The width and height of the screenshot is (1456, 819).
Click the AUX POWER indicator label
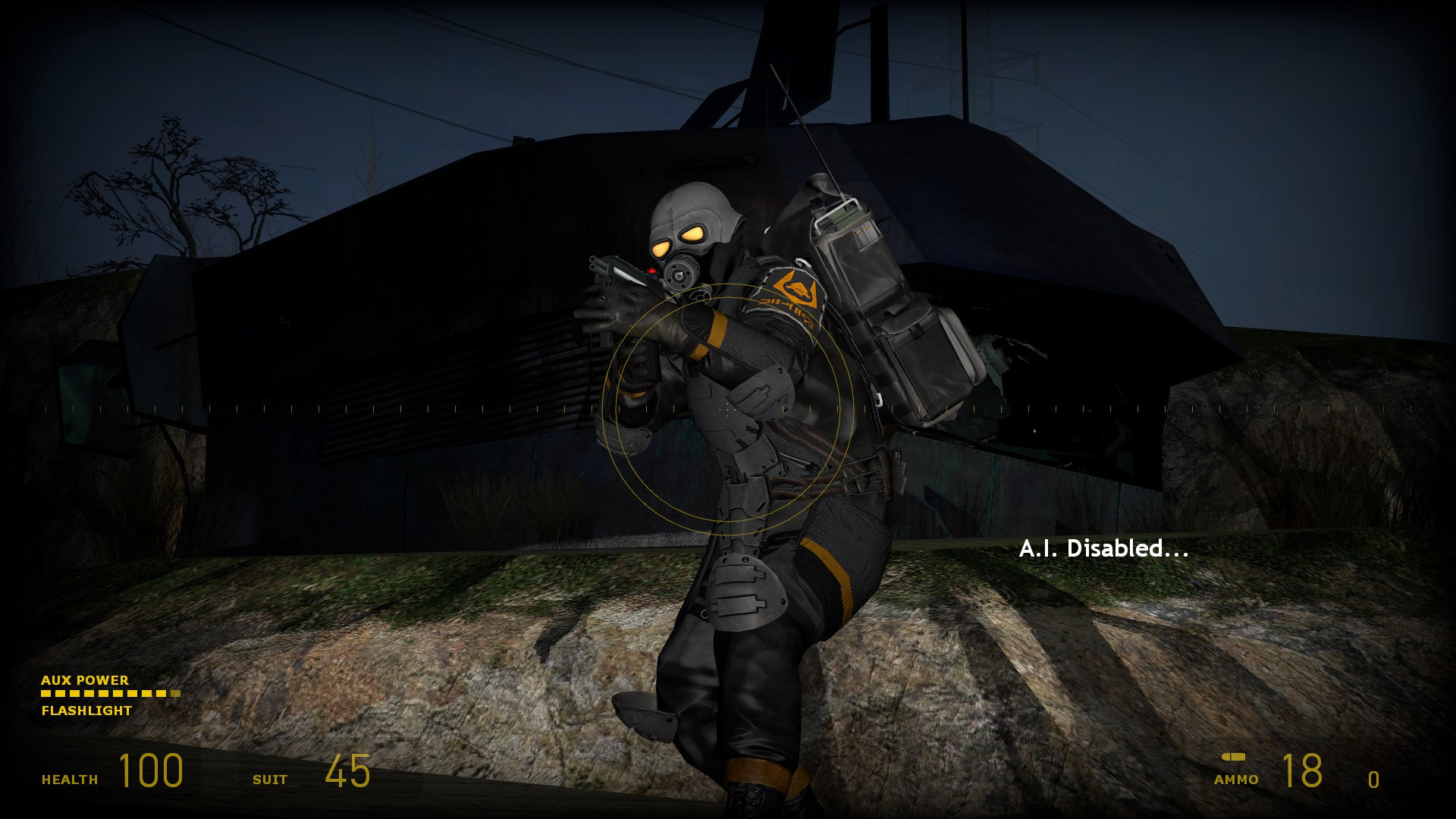pyautogui.click(x=85, y=681)
